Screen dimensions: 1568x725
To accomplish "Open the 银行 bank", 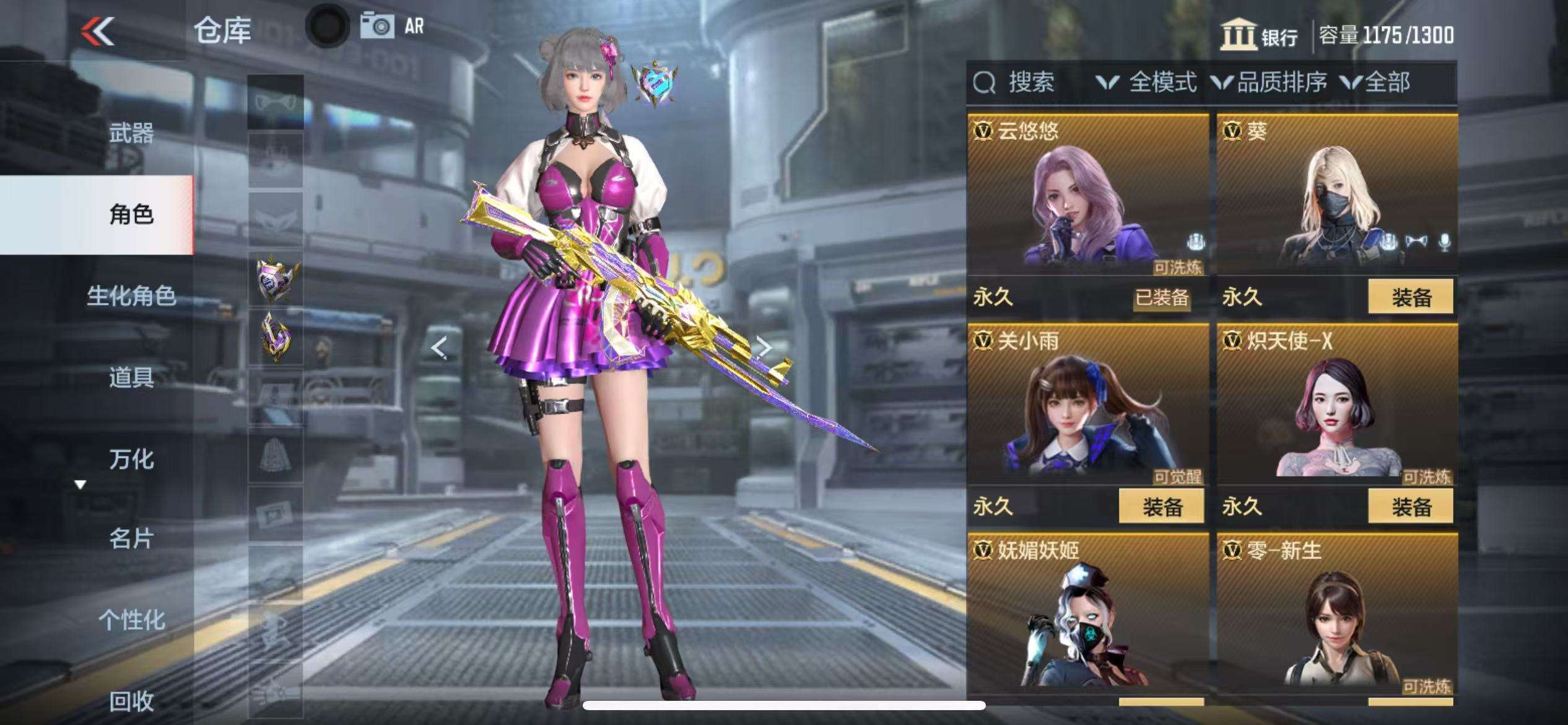I will click(x=1260, y=35).
